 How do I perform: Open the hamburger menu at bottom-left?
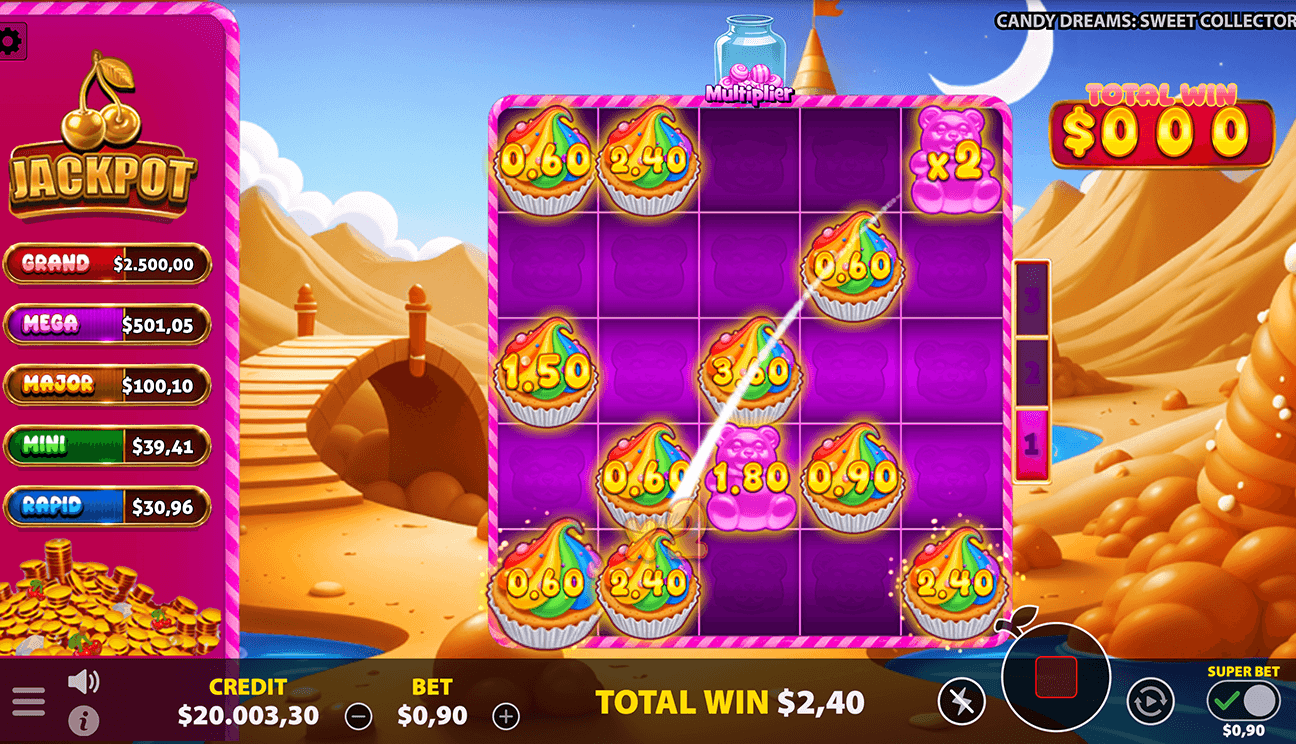28,701
